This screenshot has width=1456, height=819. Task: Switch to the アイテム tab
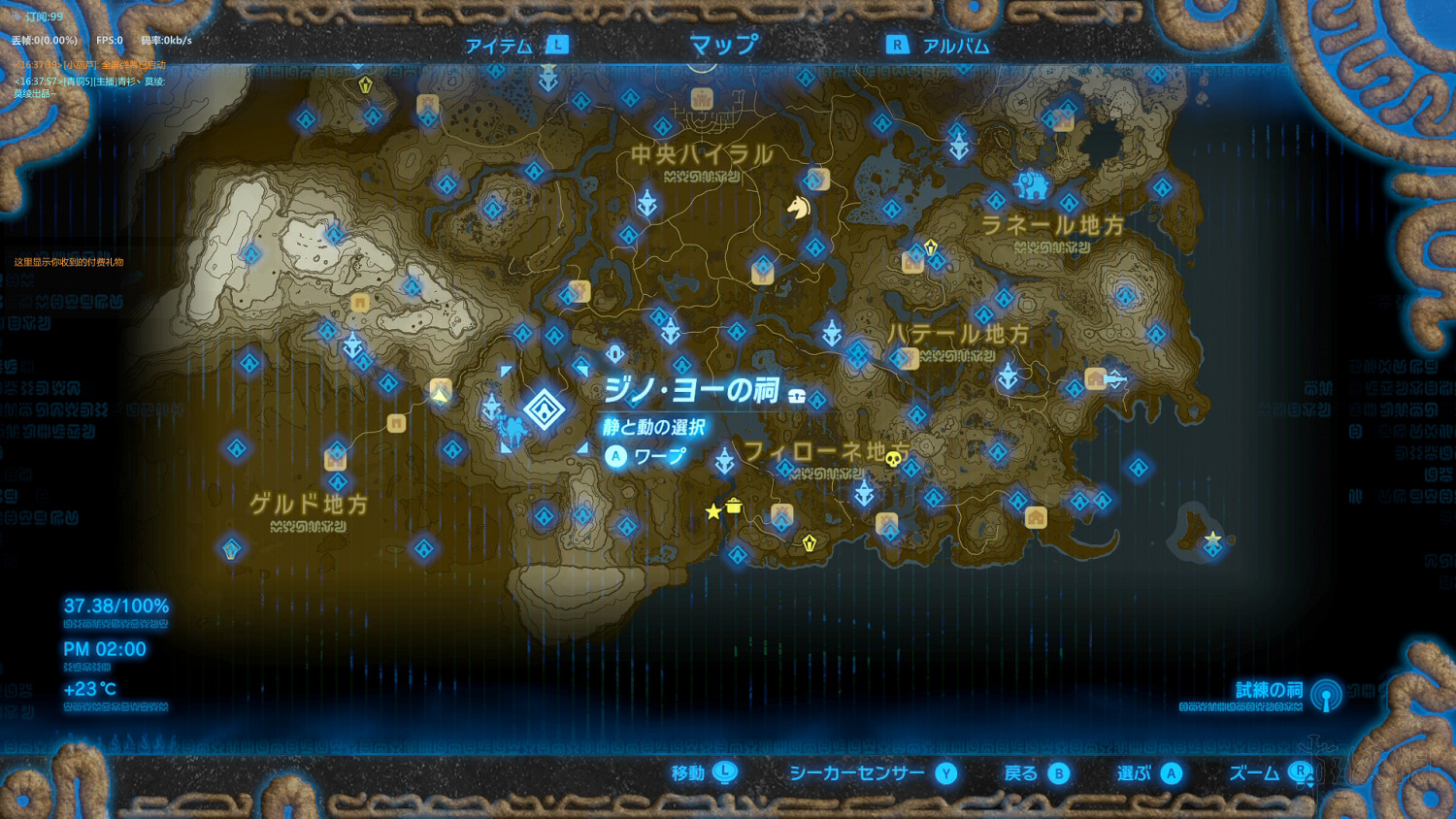click(499, 44)
